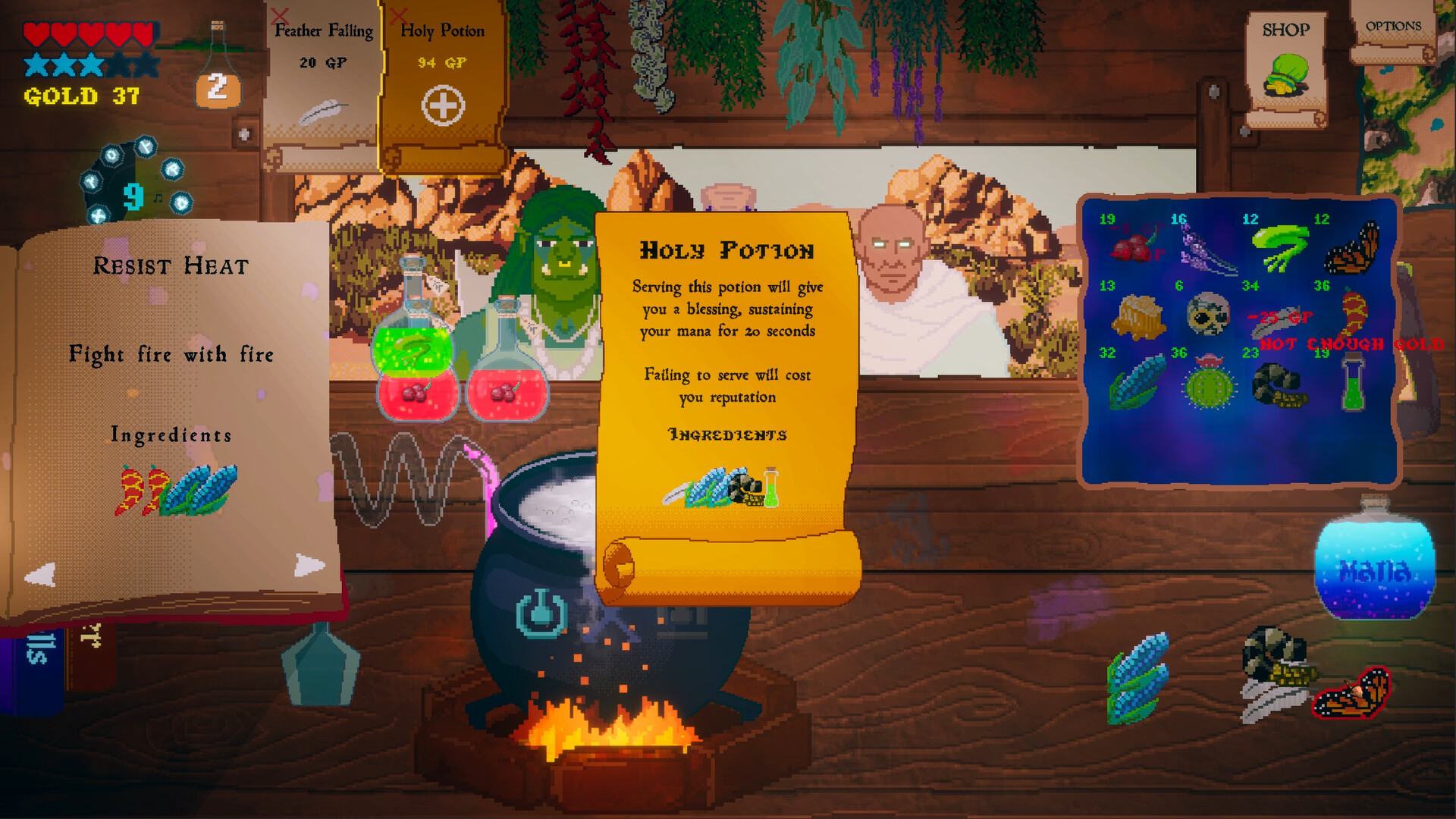Dismiss the Holy Potion order with its red X
Screen dimensions: 1456x819
click(x=399, y=16)
